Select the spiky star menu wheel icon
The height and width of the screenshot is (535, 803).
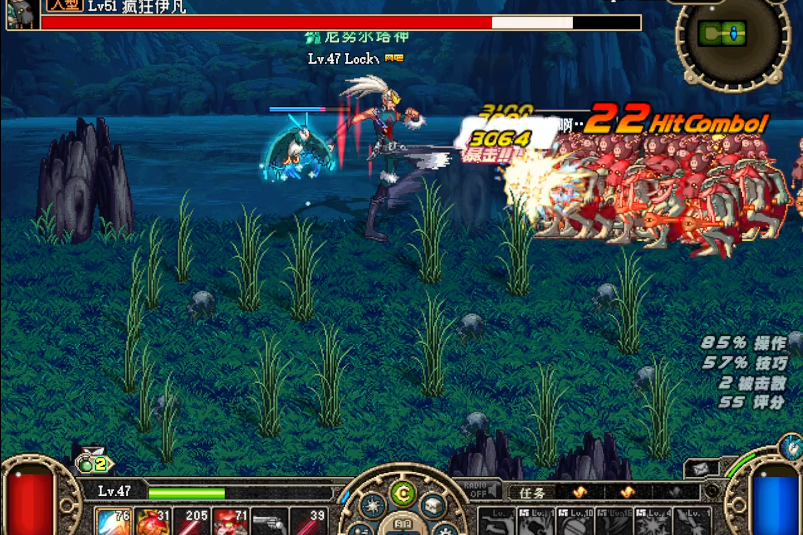(373, 507)
